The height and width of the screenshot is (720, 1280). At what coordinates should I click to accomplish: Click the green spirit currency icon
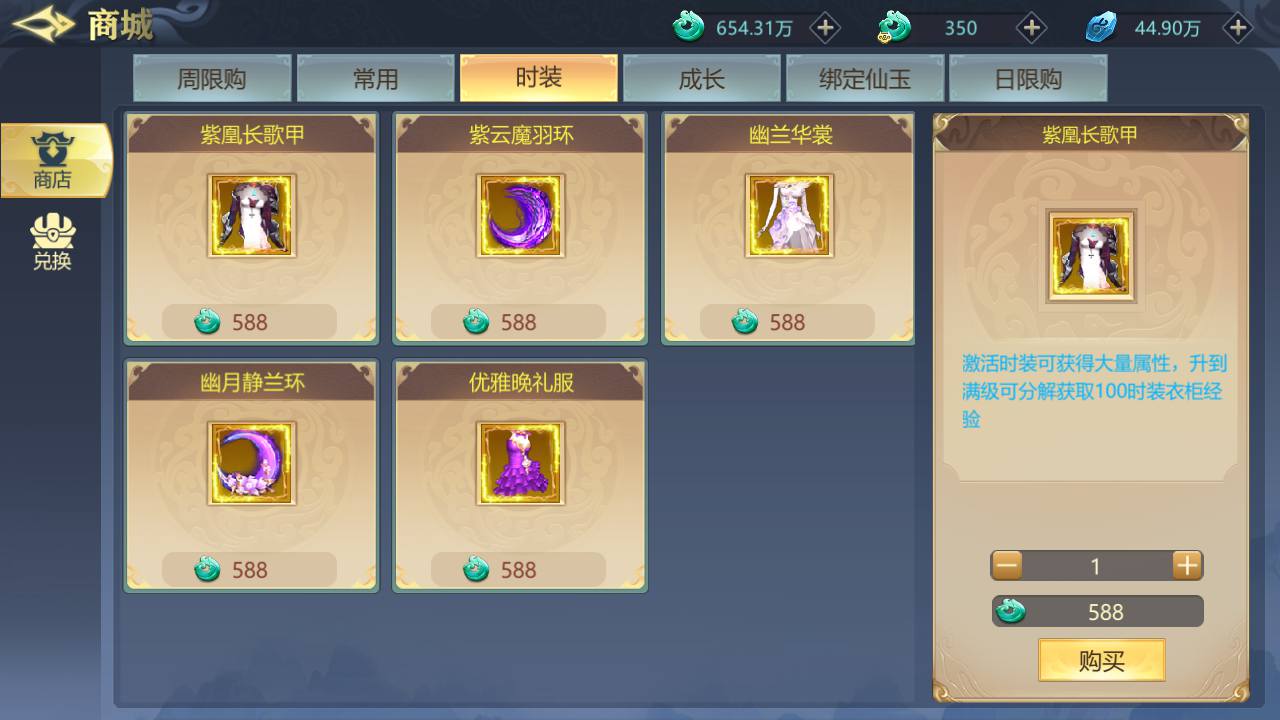[689, 28]
